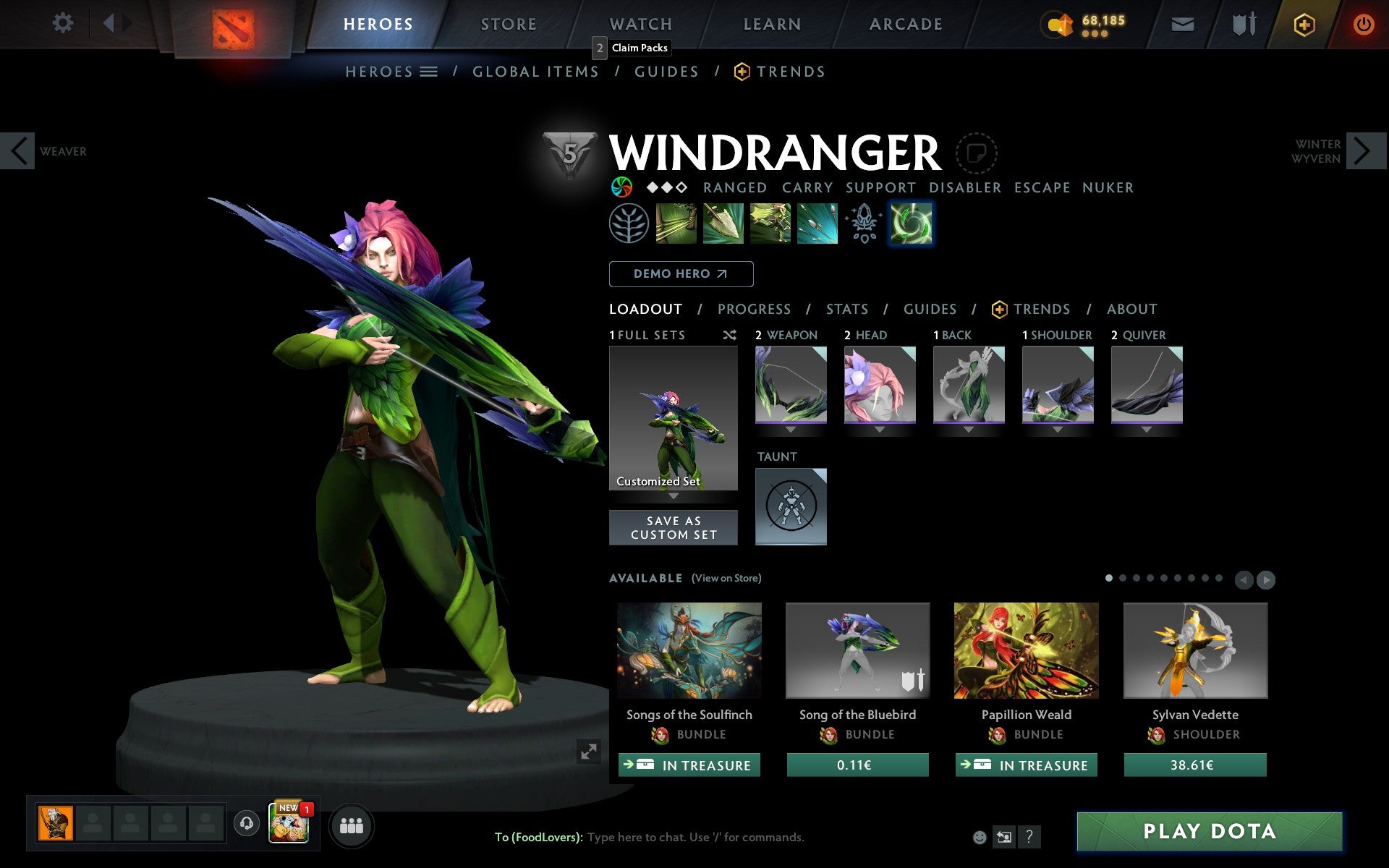Screen dimensions: 1389x868
Task: Open the Arcade menu item
Action: (904, 23)
